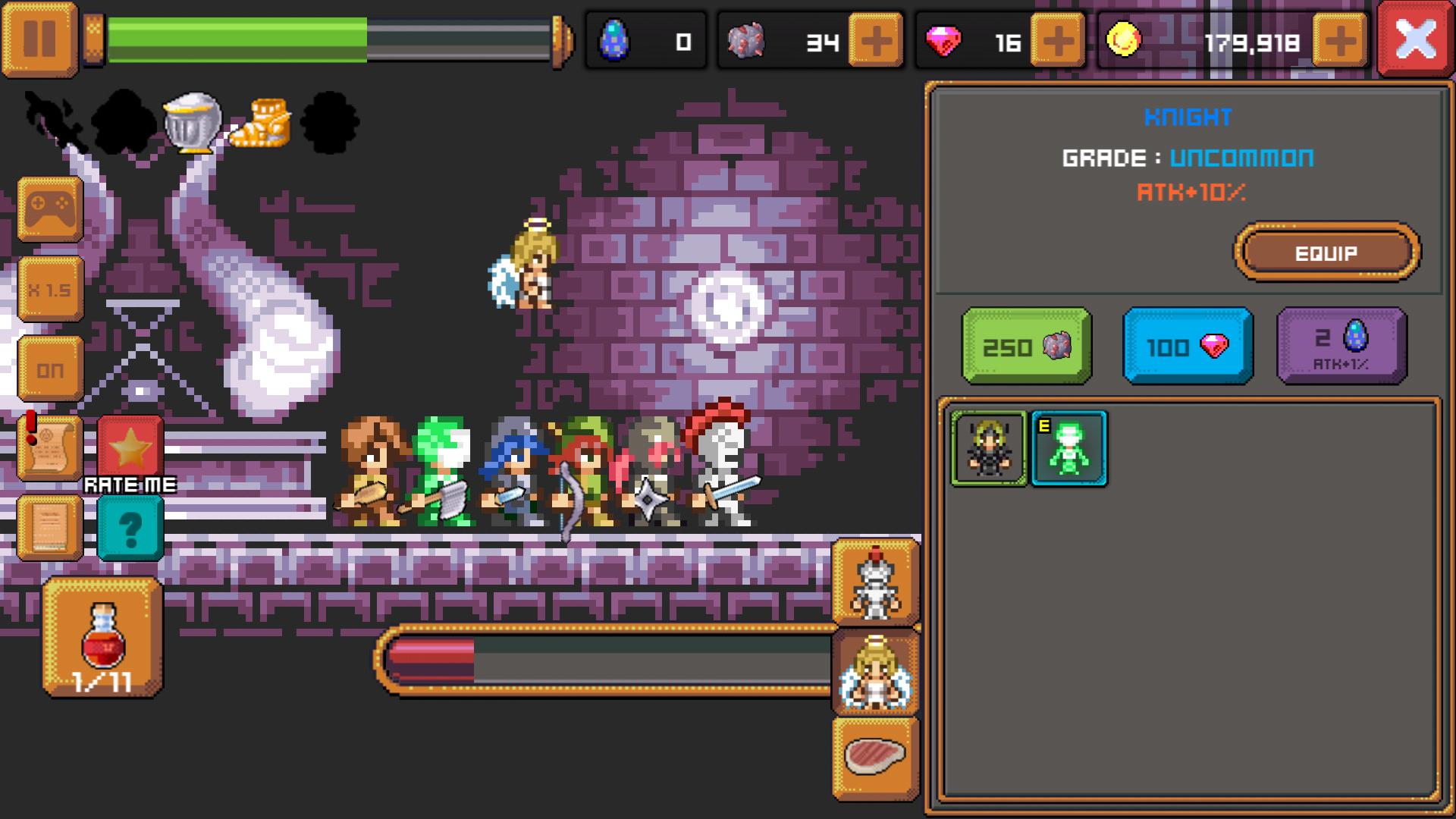Select the equipped green unit thumbnail

(1068, 447)
